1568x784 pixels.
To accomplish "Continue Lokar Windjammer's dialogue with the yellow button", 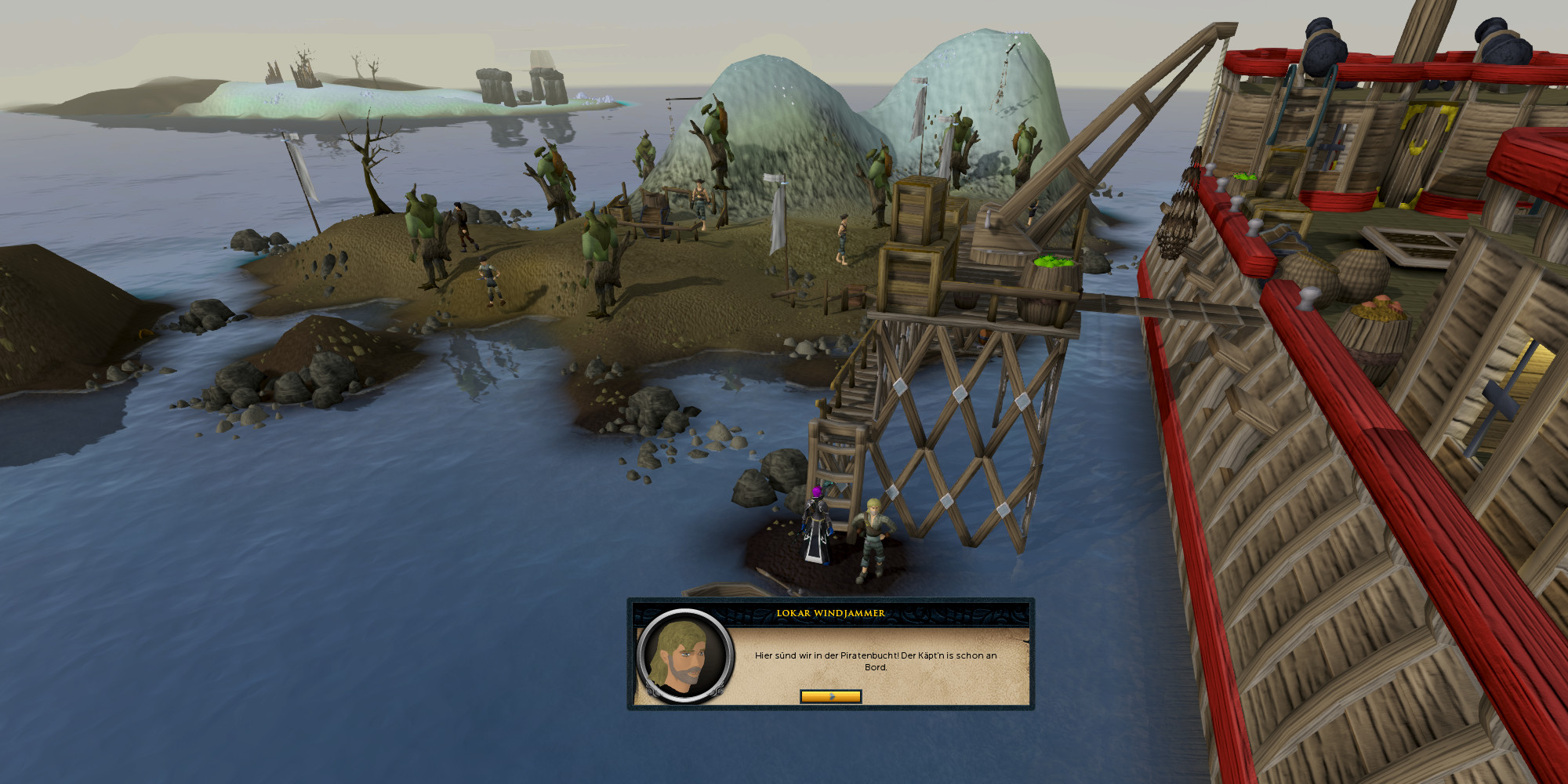I will point(830,696).
